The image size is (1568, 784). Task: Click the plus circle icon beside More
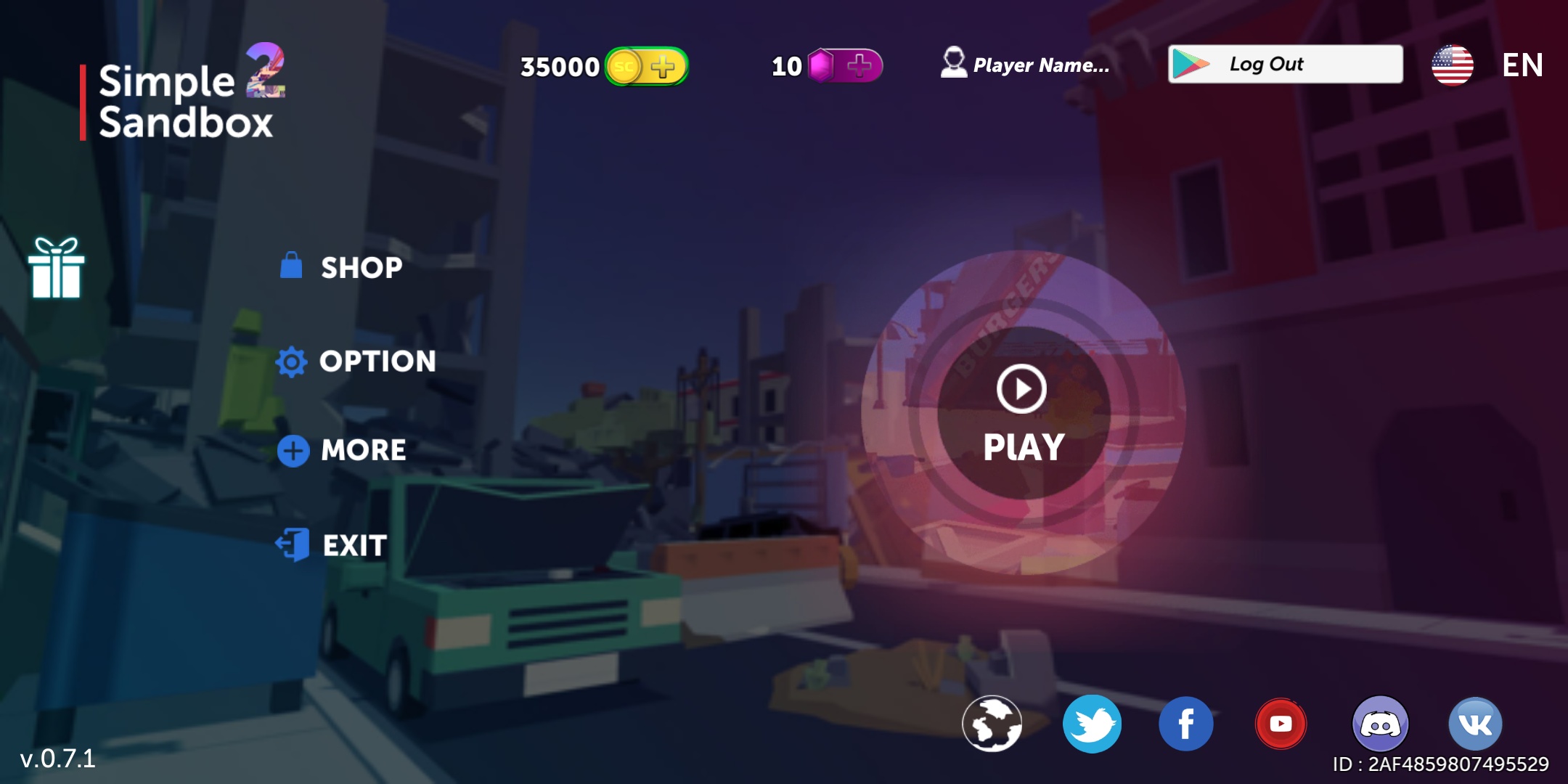point(292,449)
